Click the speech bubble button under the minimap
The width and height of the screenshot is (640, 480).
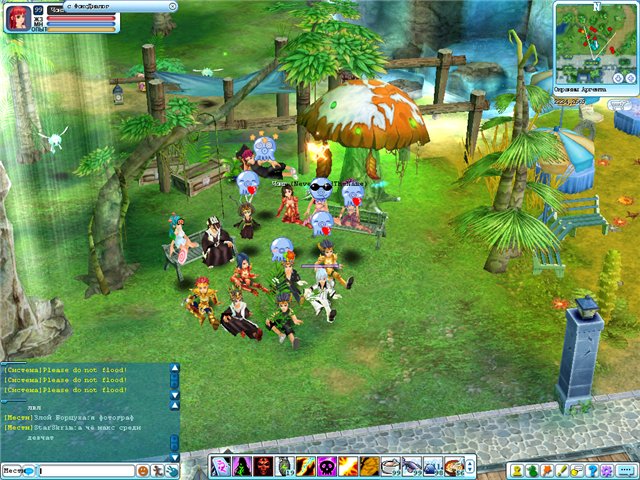tap(620, 104)
